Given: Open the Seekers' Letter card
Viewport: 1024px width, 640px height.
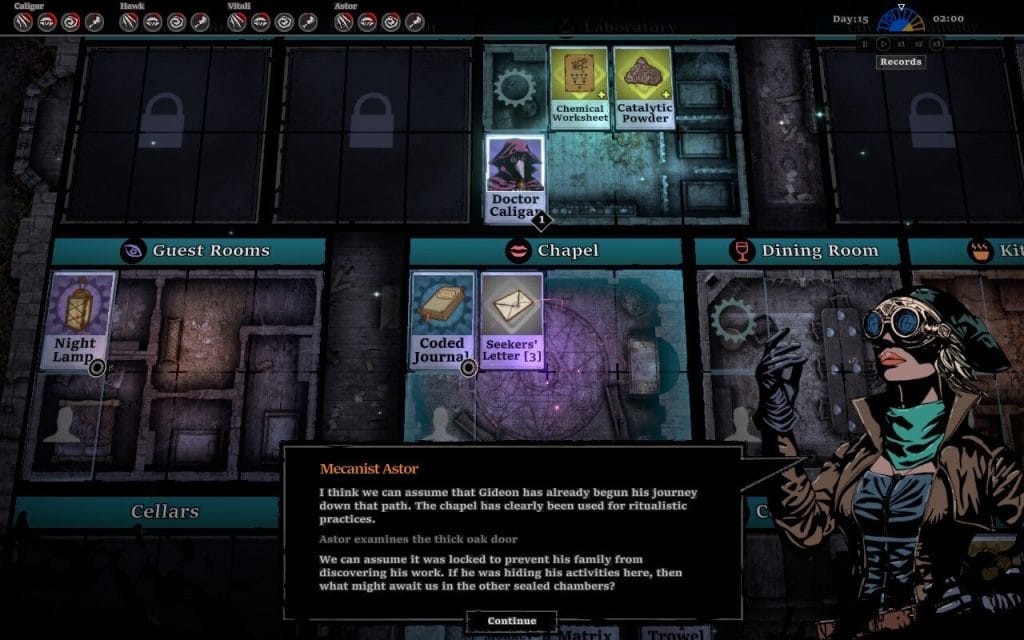Looking at the screenshot, I should 511,320.
